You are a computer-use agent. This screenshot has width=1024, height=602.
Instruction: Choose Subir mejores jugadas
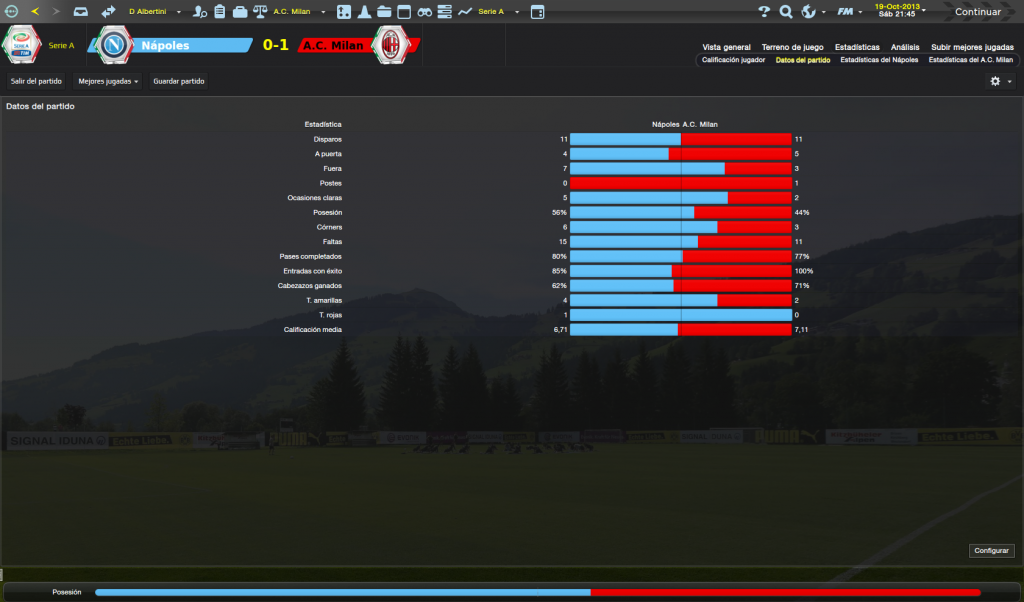tap(972, 47)
